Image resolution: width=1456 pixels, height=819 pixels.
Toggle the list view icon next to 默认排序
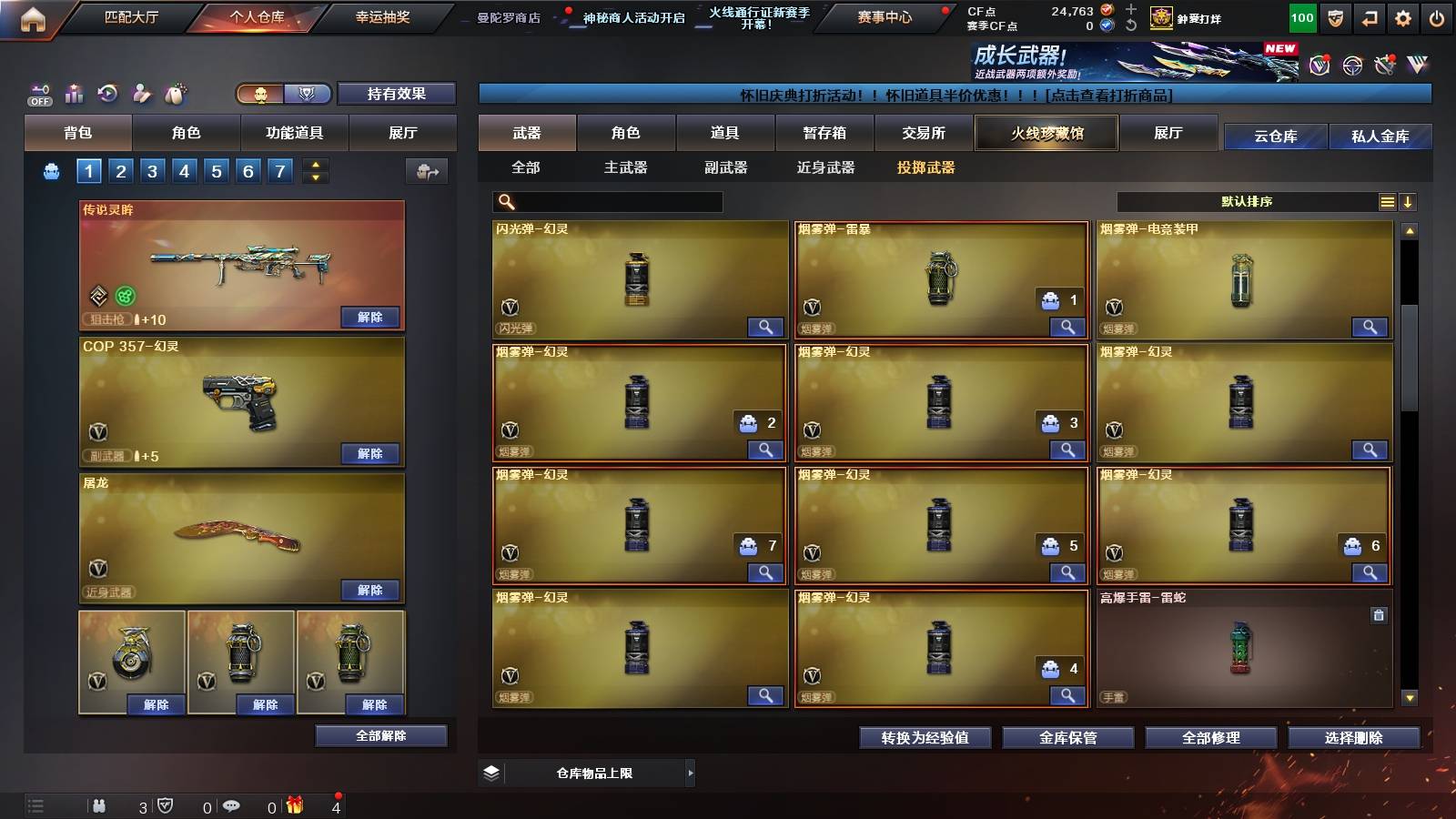pyautogui.click(x=1387, y=201)
